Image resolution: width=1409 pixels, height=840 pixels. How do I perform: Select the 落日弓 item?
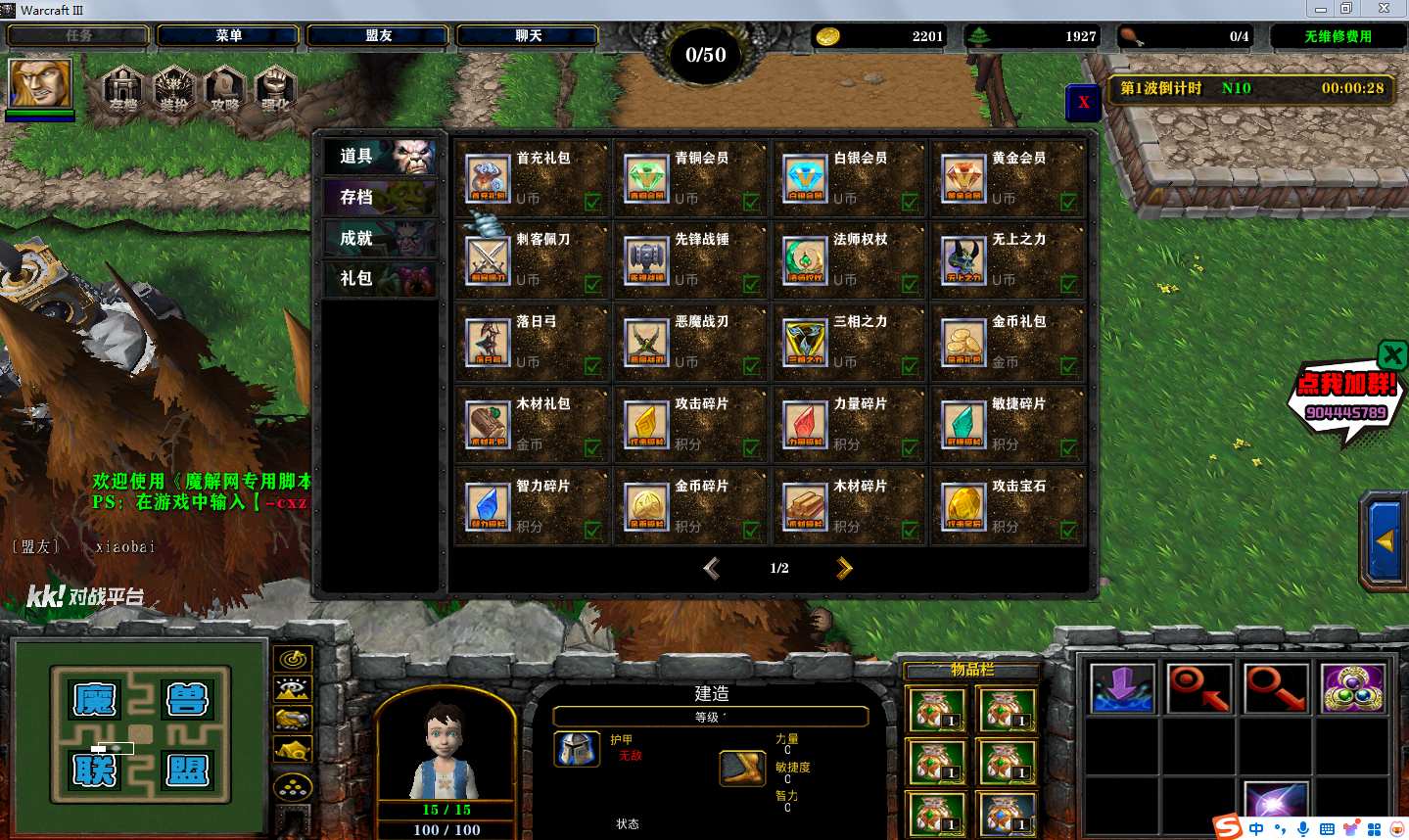[x=532, y=342]
